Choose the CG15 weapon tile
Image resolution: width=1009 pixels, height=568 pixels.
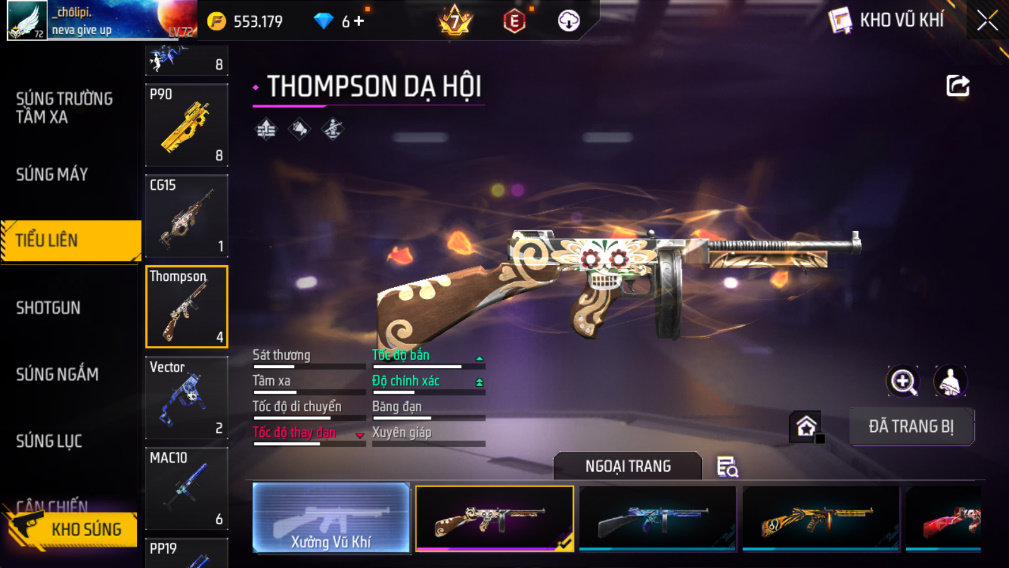pyautogui.click(x=186, y=216)
